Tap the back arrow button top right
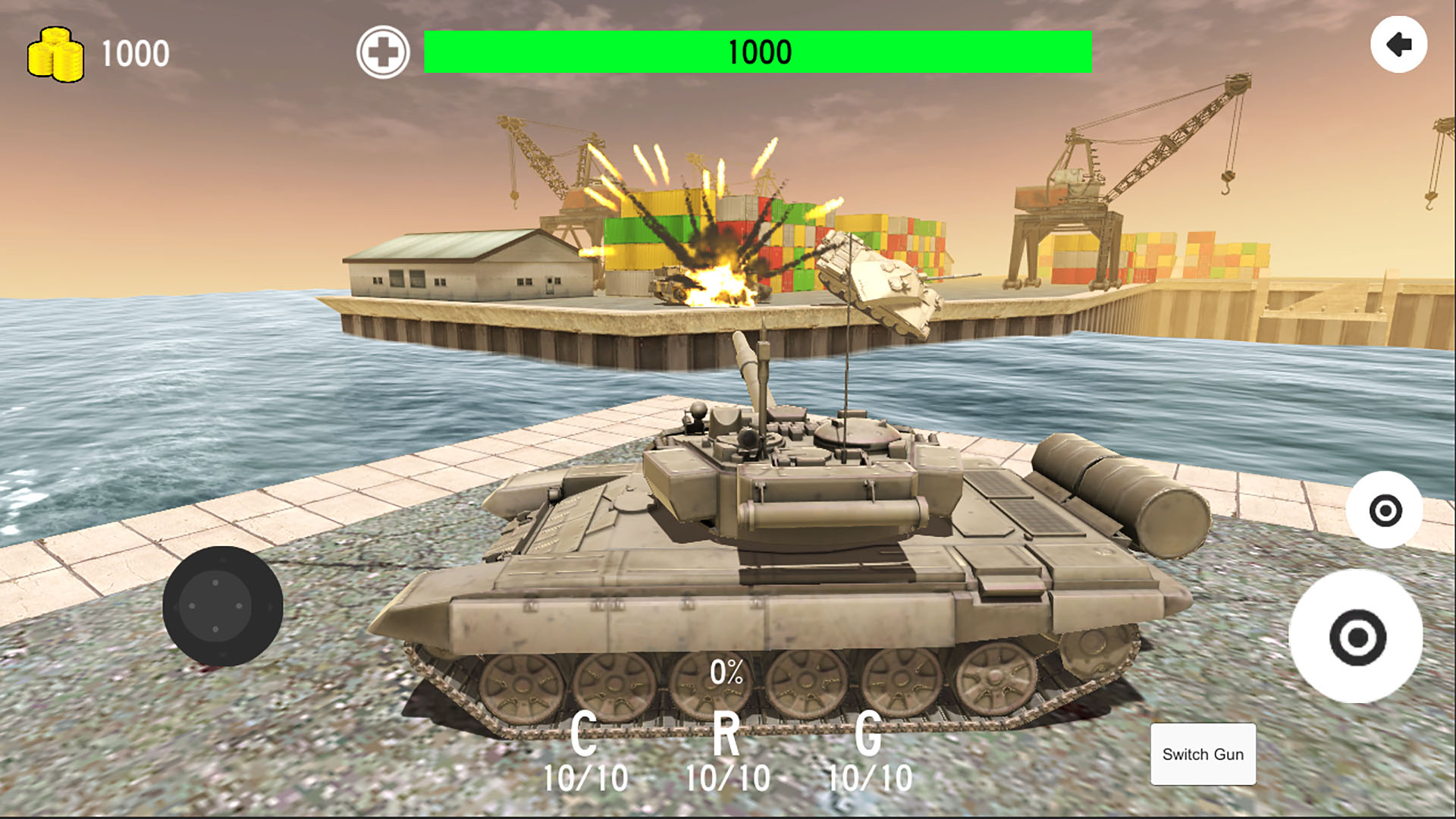 [1399, 45]
